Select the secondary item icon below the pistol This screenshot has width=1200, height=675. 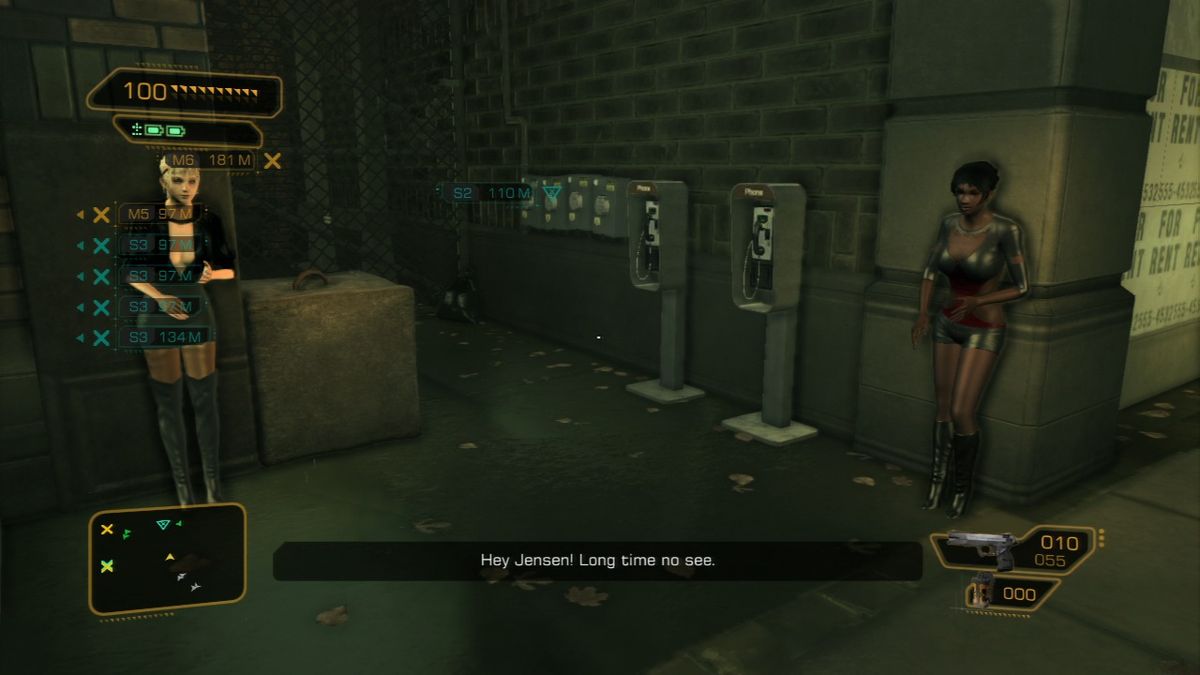coord(980,593)
